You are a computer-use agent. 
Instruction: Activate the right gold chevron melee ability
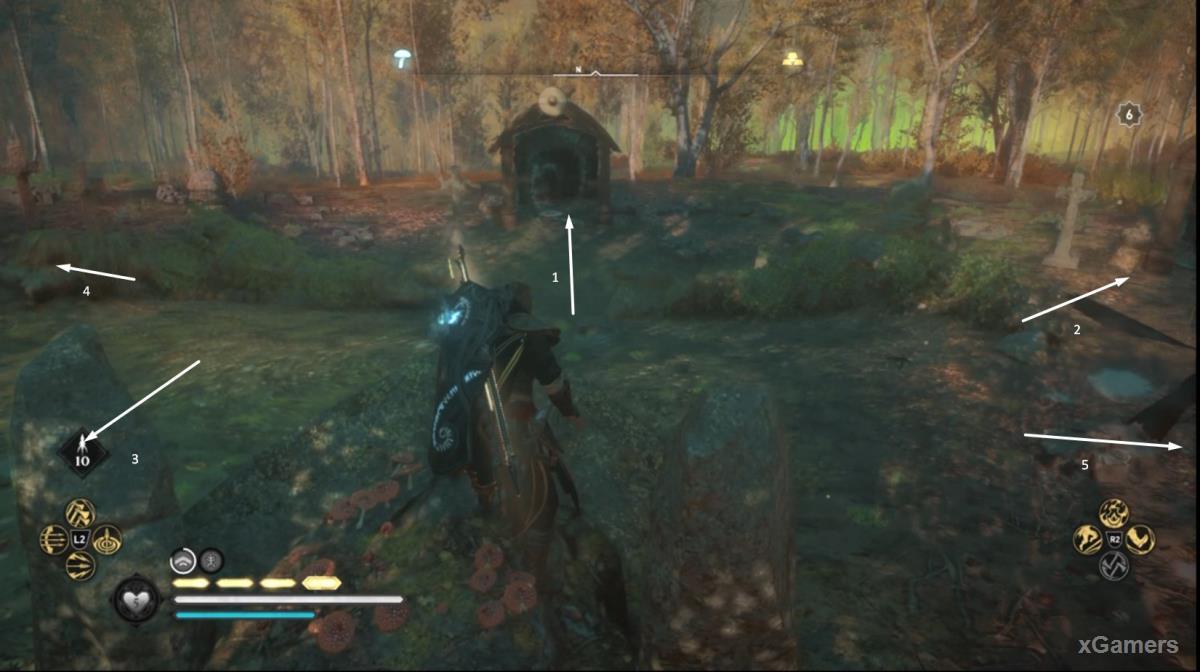[x=1141, y=540]
